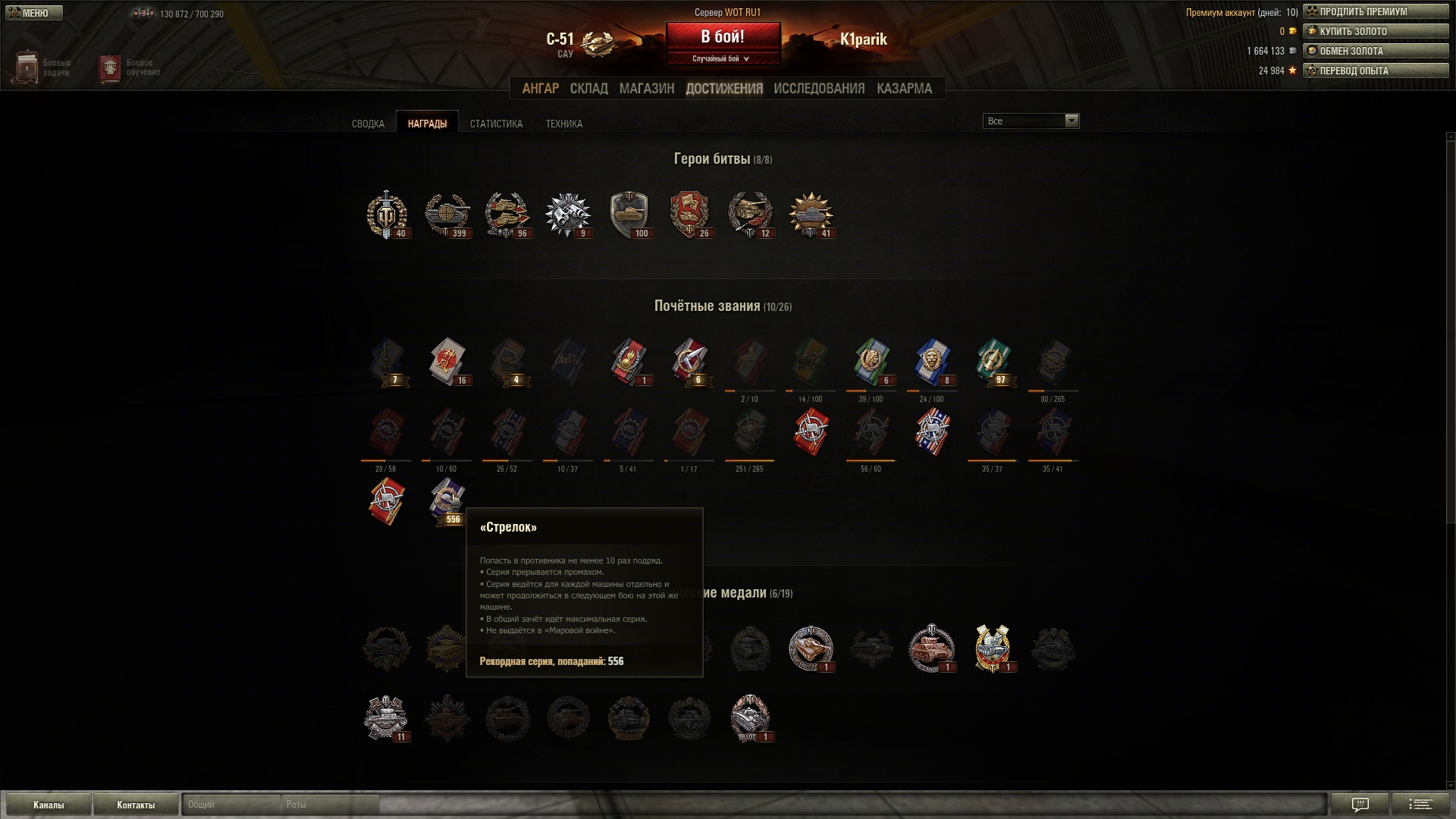This screenshot has height=819, width=1456.
Task: Open the Контакты list
Action: click(x=136, y=805)
